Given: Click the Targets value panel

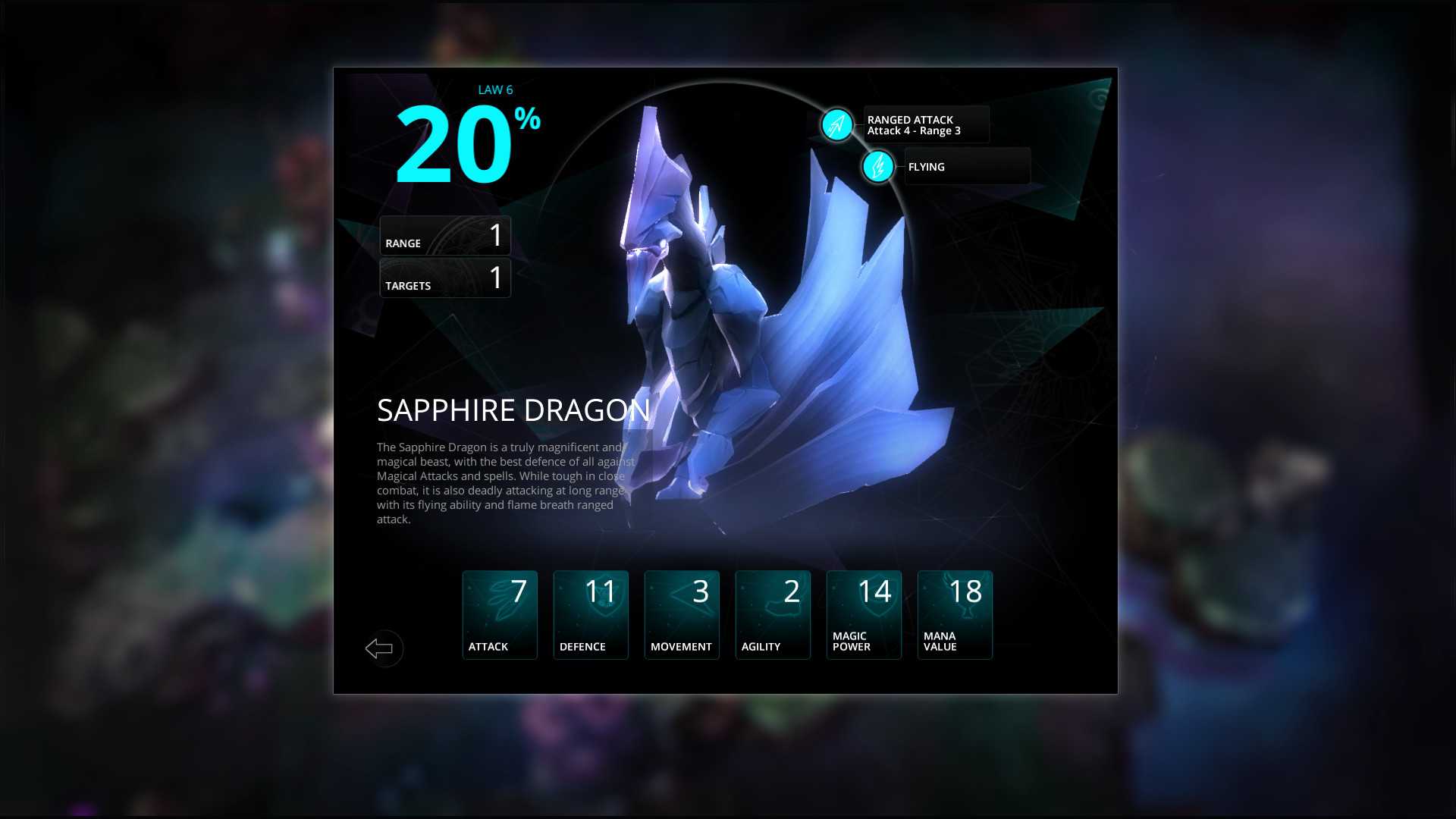Looking at the screenshot, I should click(x=444, y=278).
